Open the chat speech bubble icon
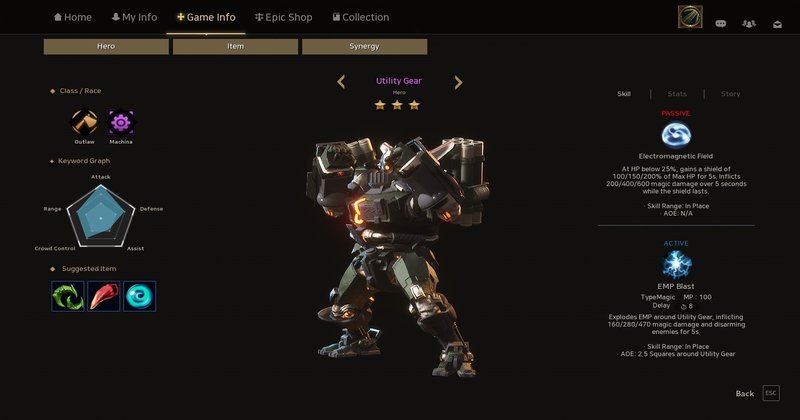 (721, 22)
